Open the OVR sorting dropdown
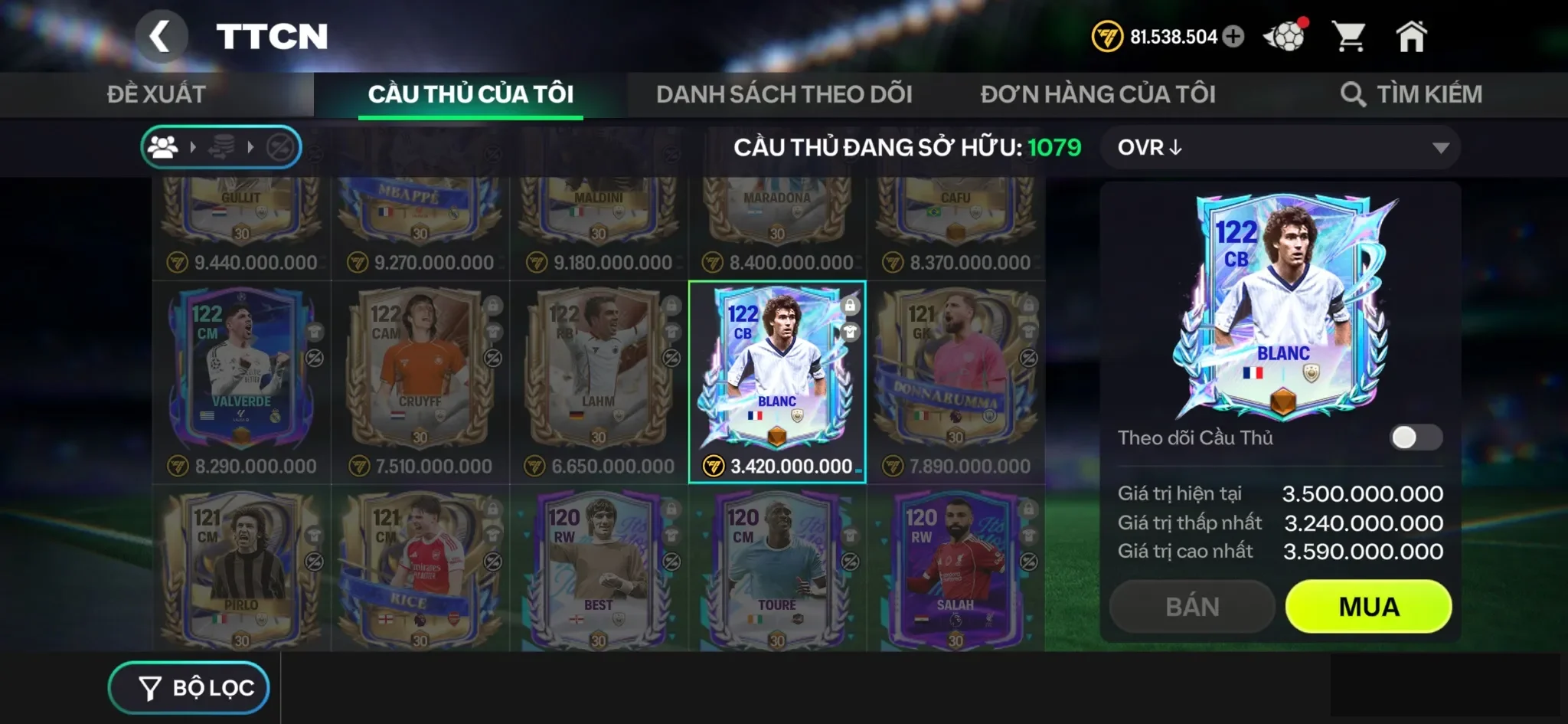1568x724 pixels. click(1280, 147)
